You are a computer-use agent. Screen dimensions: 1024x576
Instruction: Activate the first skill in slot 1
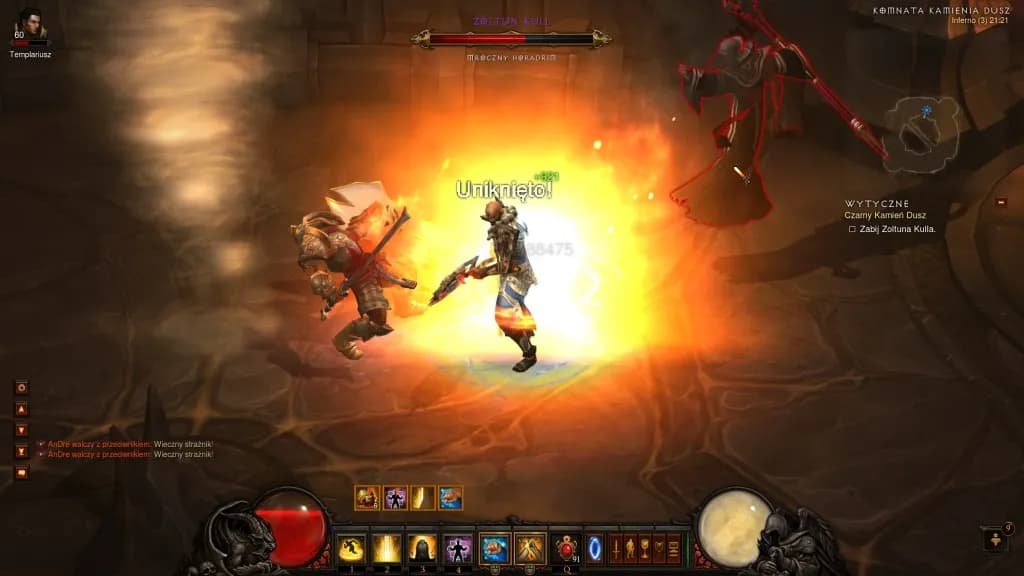350,548
